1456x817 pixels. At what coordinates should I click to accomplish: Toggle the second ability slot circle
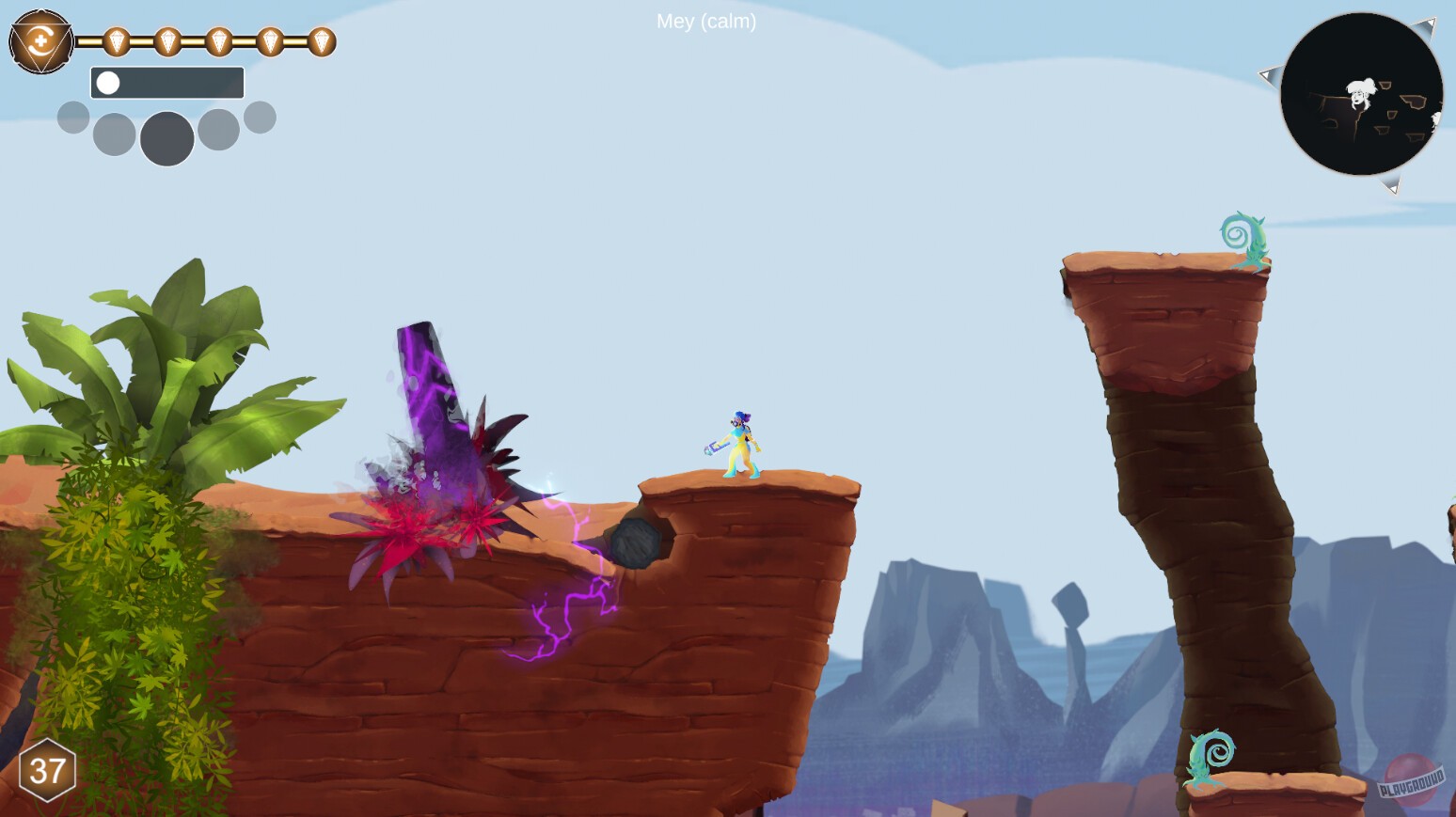[x=112, y=134]
